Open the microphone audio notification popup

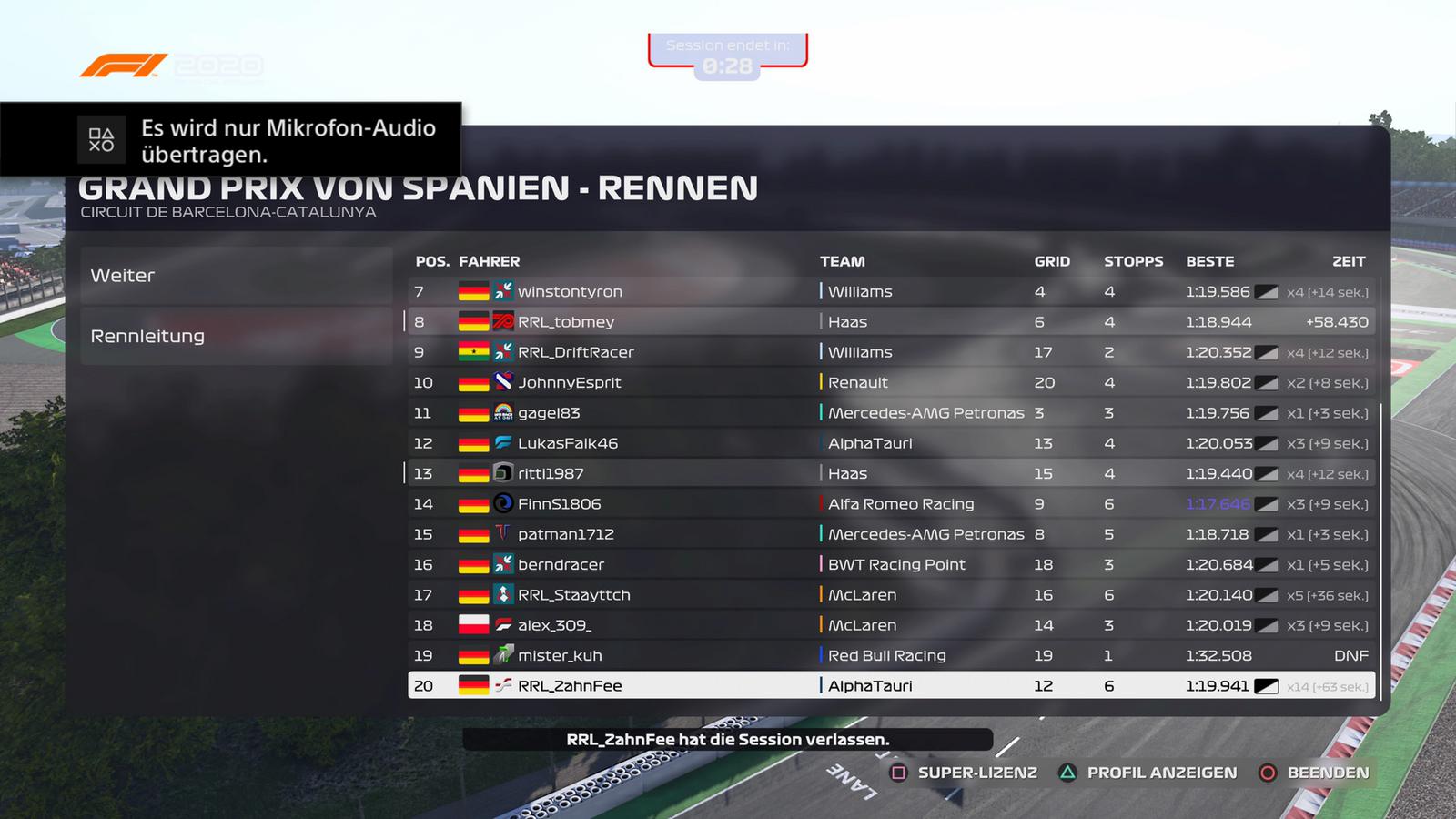point(231,140)
